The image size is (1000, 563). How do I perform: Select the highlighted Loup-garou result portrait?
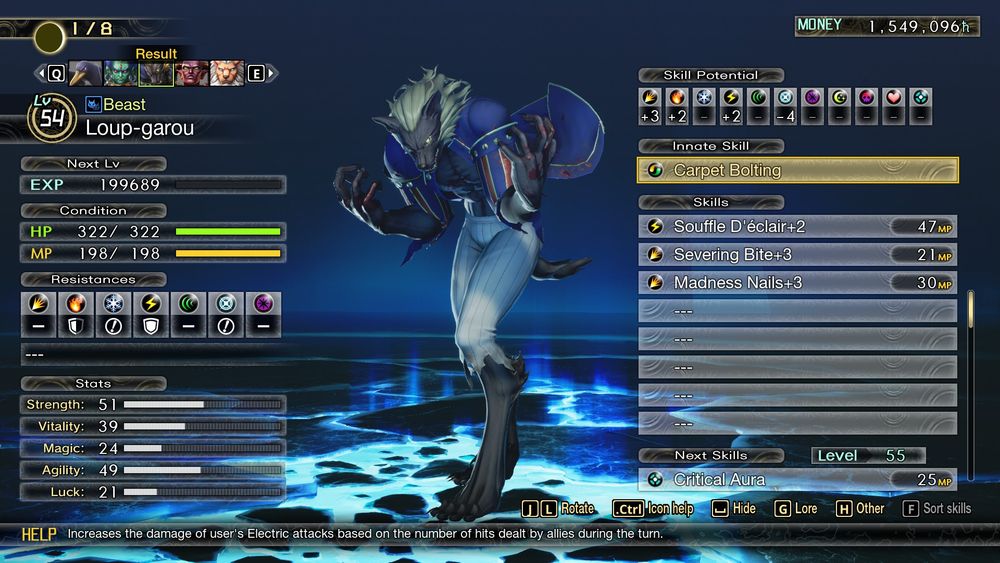pos(156,73)
